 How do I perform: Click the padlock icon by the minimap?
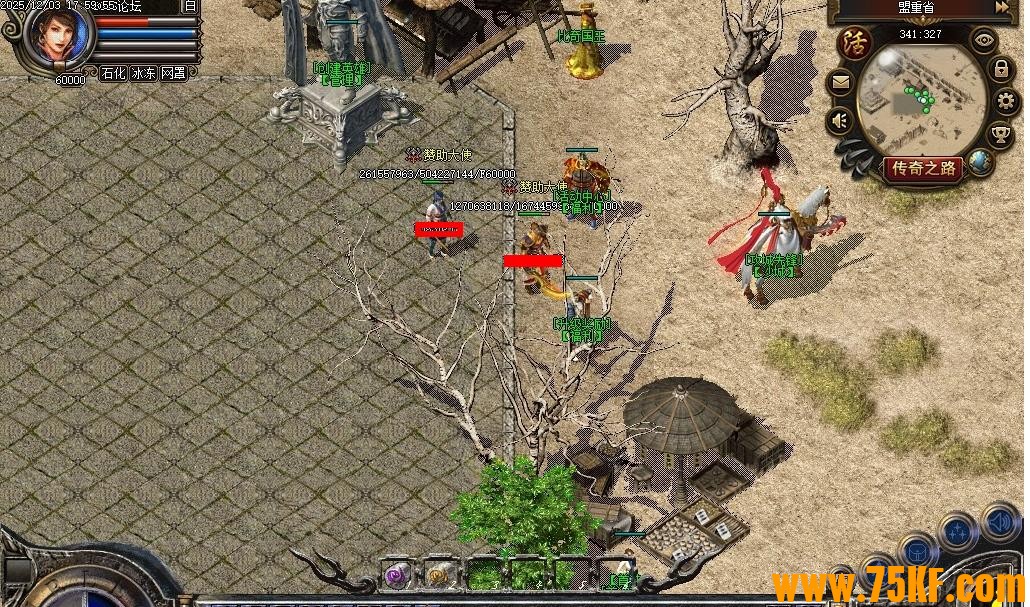click(x=1001, y=69)
